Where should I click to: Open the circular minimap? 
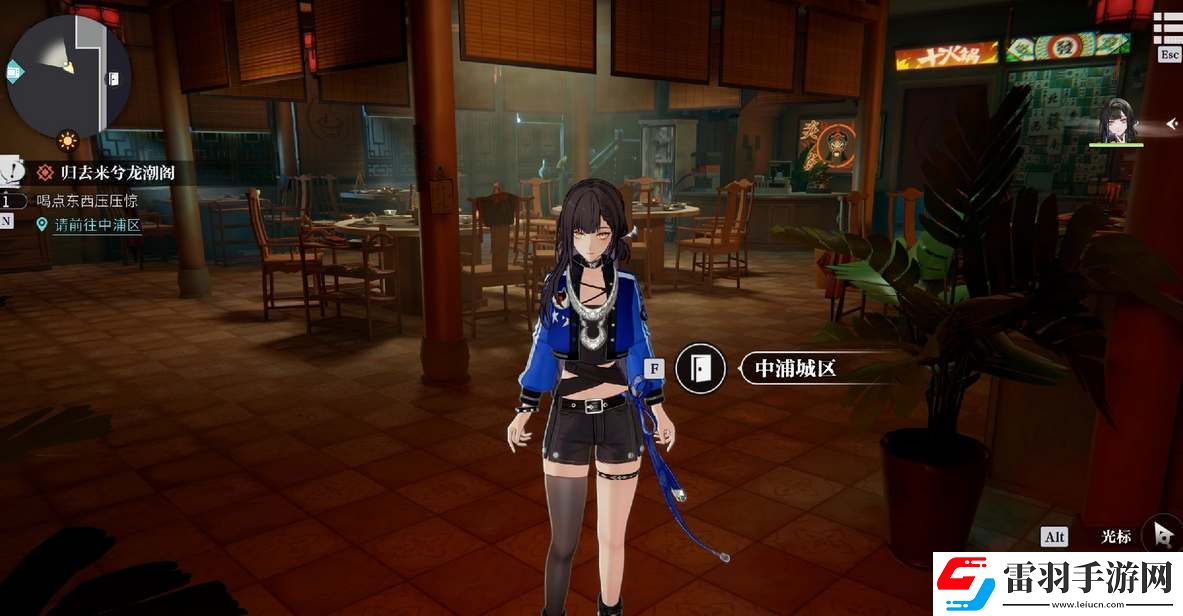click(x=68, y=75)
